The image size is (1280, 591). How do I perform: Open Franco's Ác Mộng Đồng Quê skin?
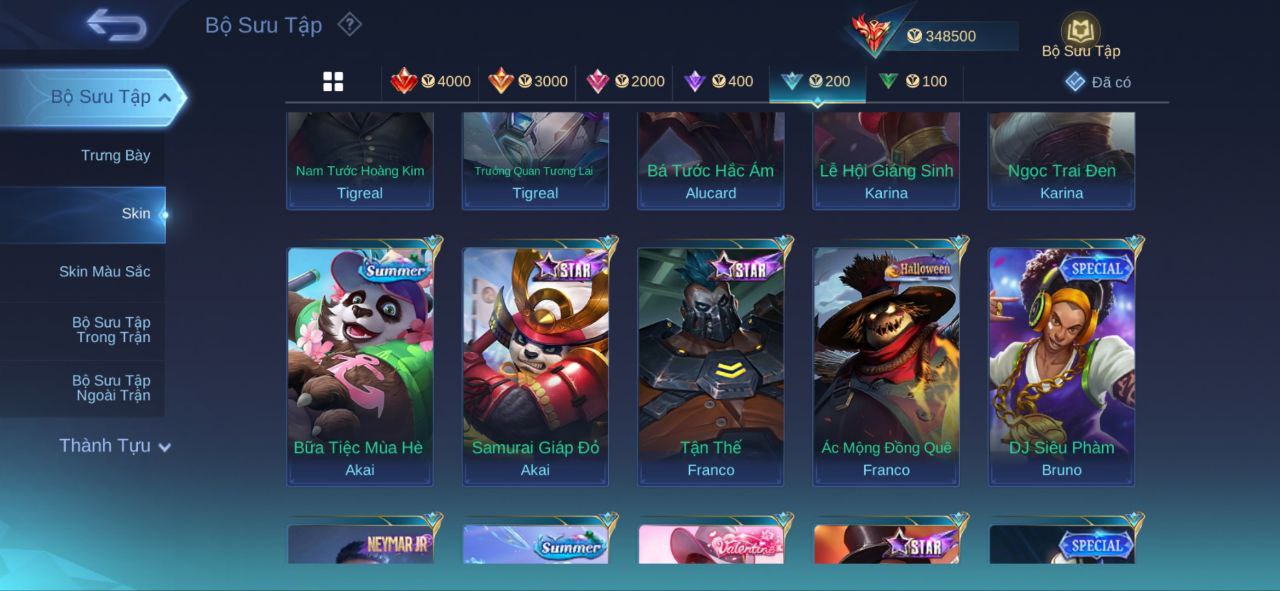tap(886, 365)
